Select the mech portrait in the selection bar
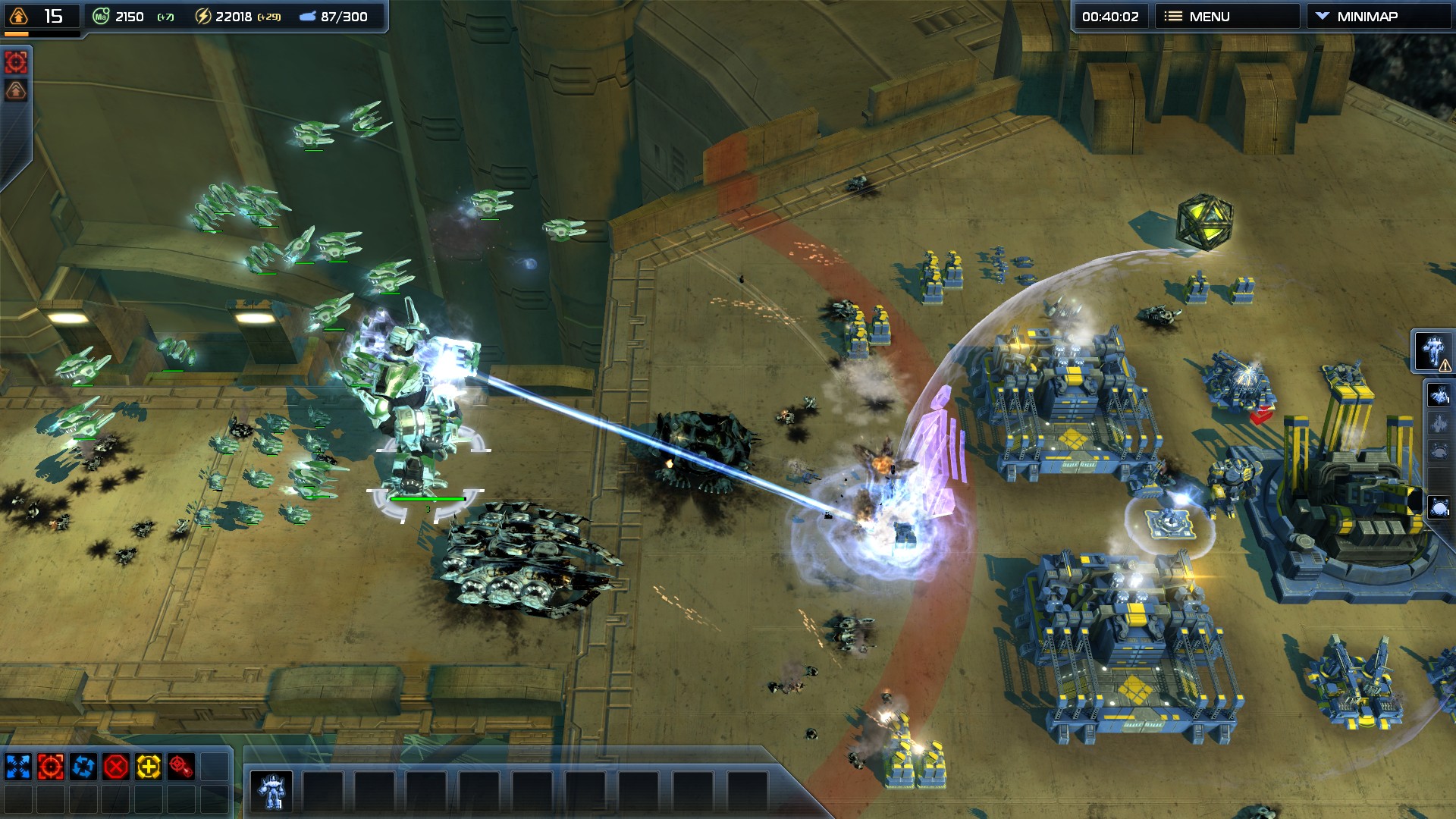This screenshot has width=1456, height=819. 271,792
